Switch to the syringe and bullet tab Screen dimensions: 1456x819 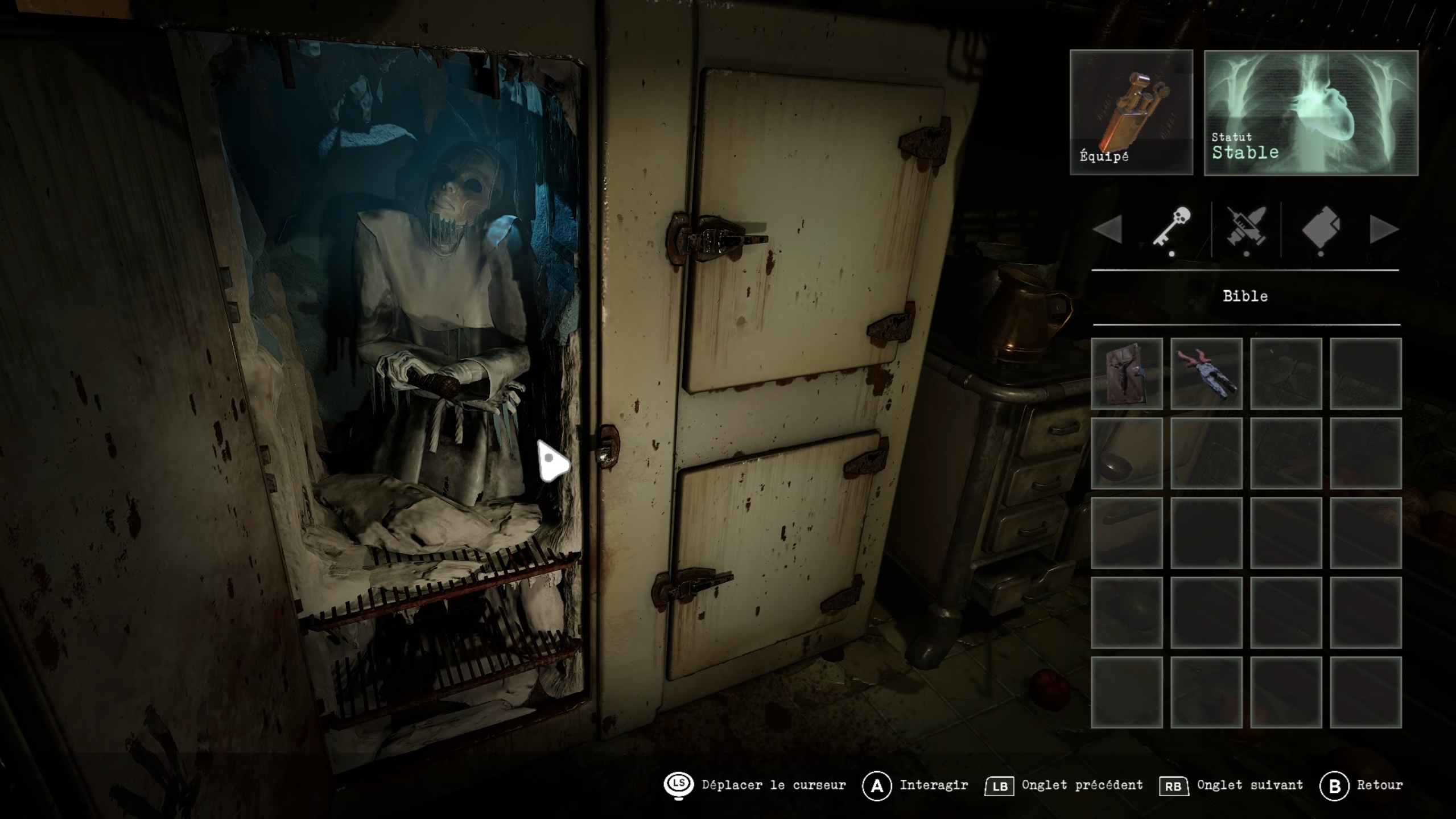point(1246,228)
